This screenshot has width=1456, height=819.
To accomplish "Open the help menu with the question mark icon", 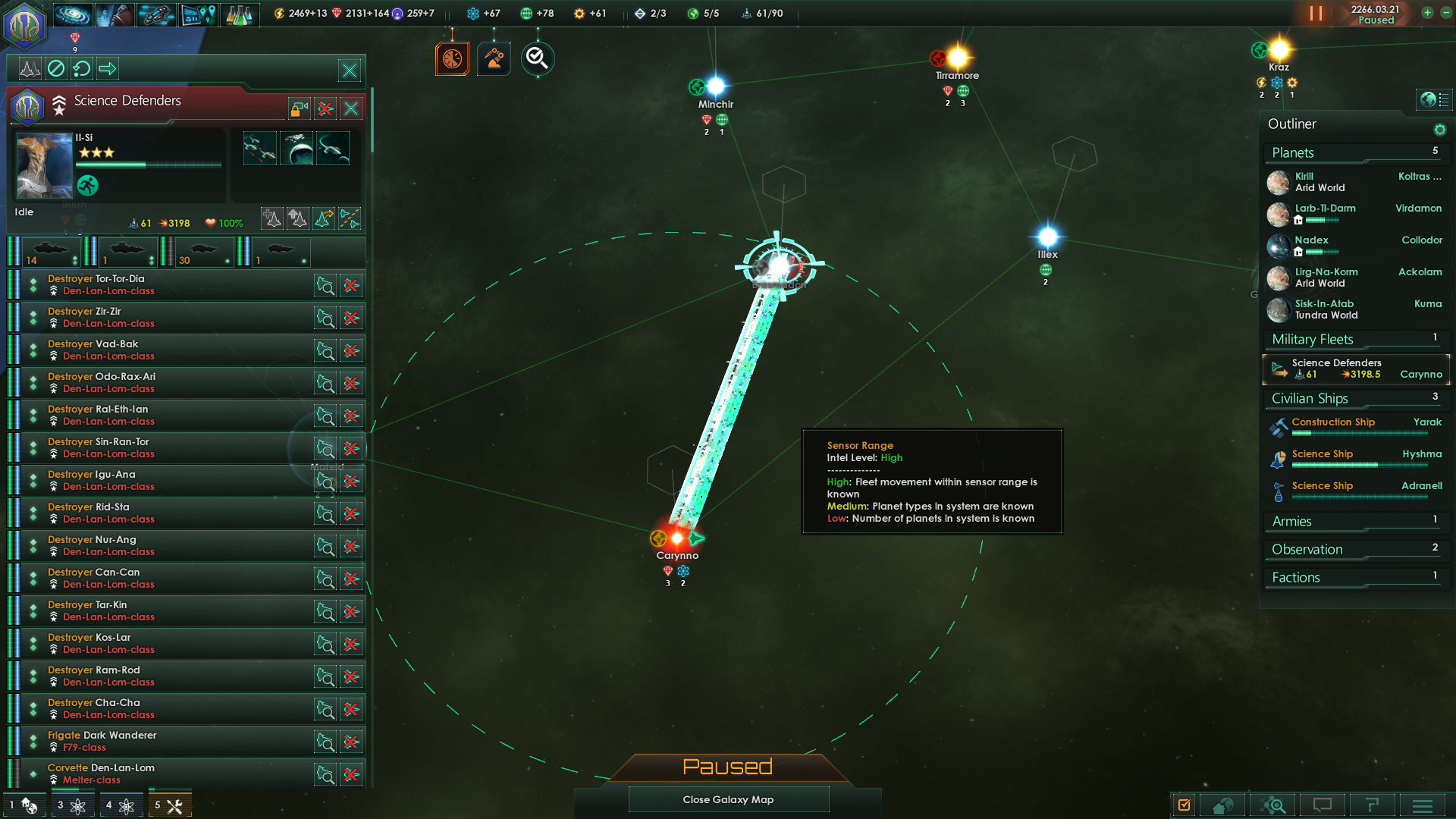I will point(1373,805).
